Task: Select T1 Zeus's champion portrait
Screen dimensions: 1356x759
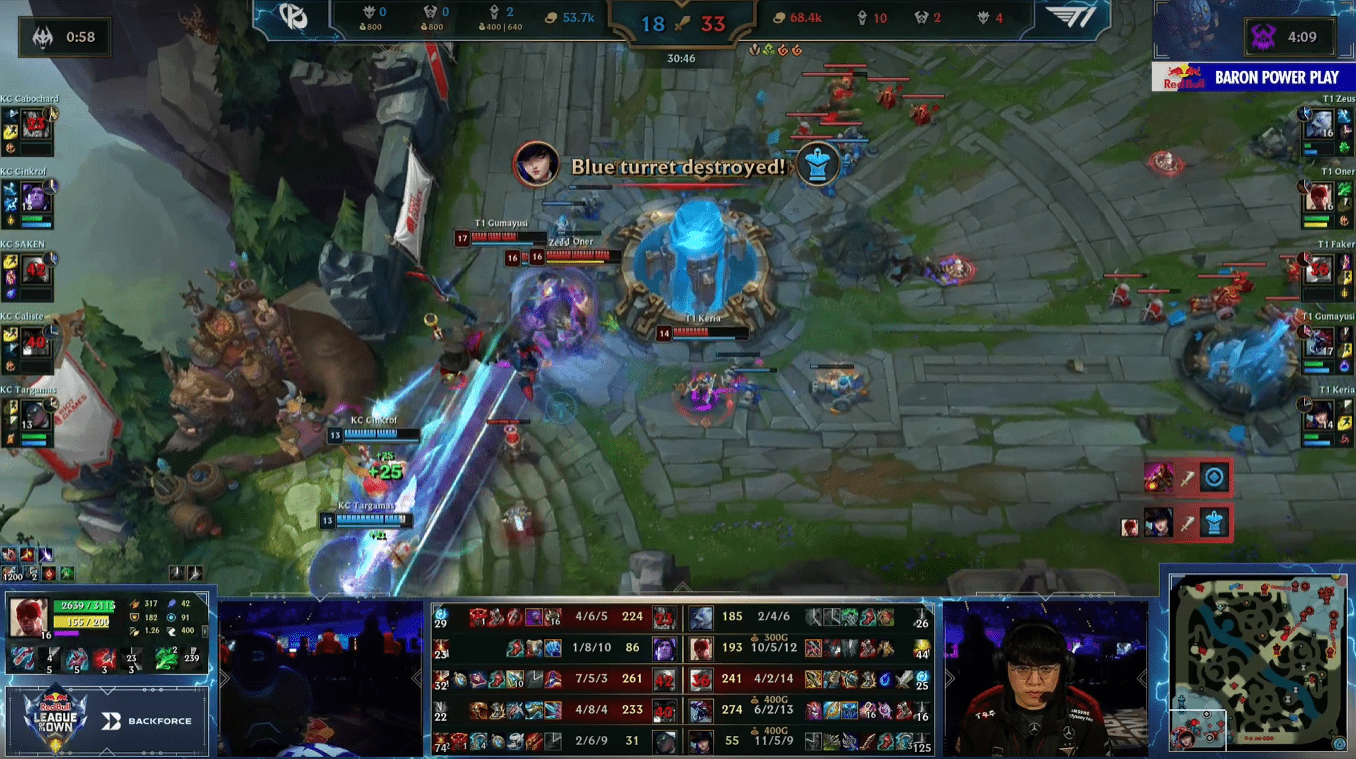Action: tap(1320, 123)
